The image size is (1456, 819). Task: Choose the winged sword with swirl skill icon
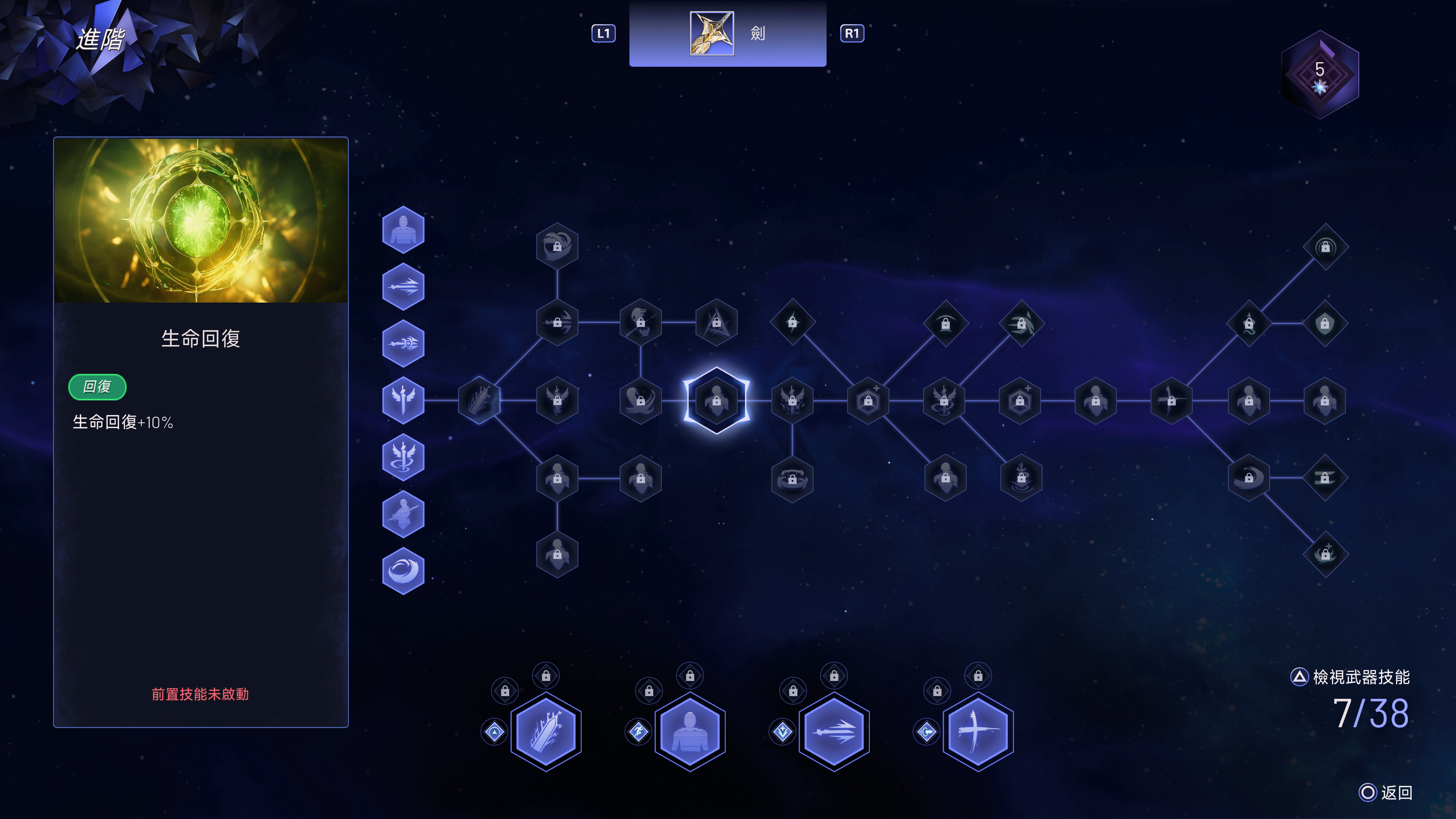tap(403, 457)
